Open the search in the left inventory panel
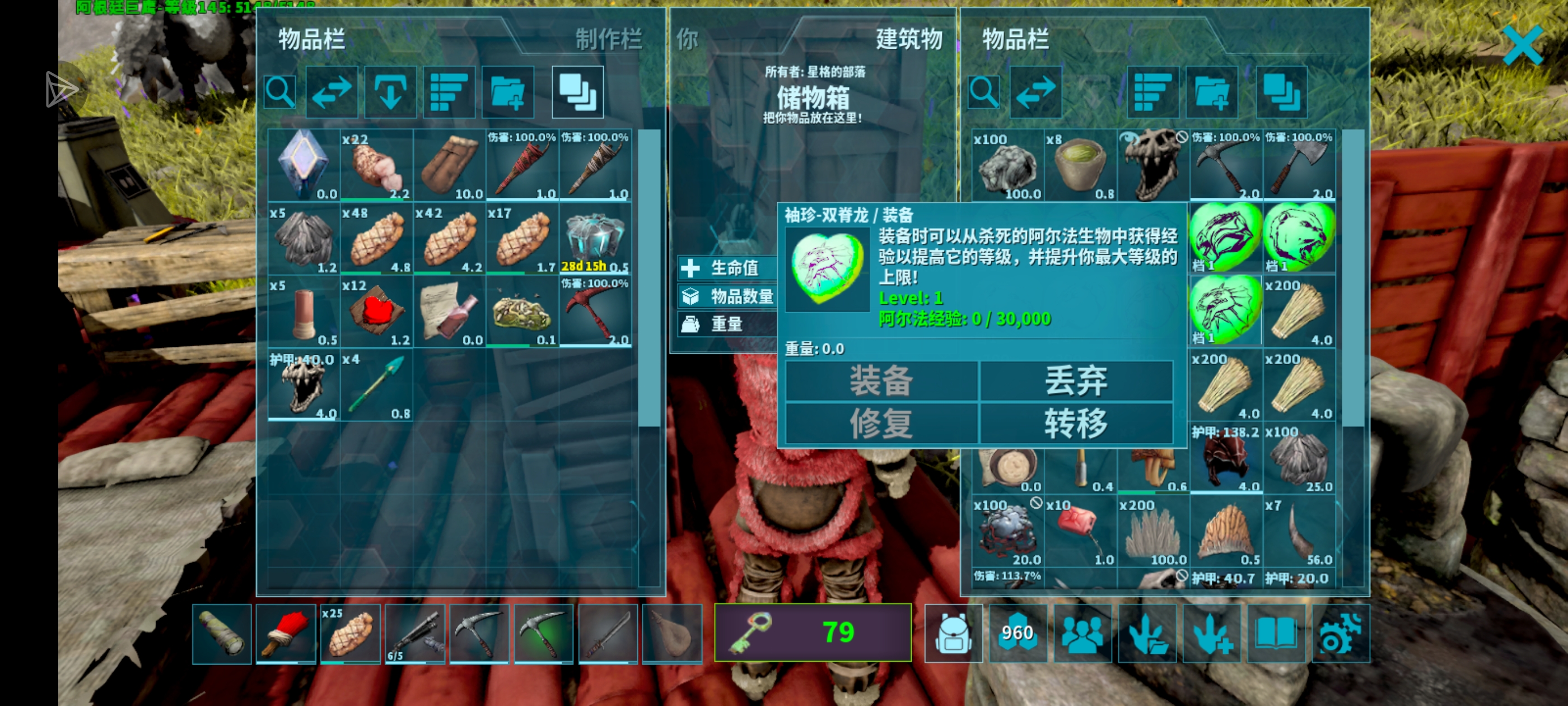1568x706 pixels. [279, 92]
